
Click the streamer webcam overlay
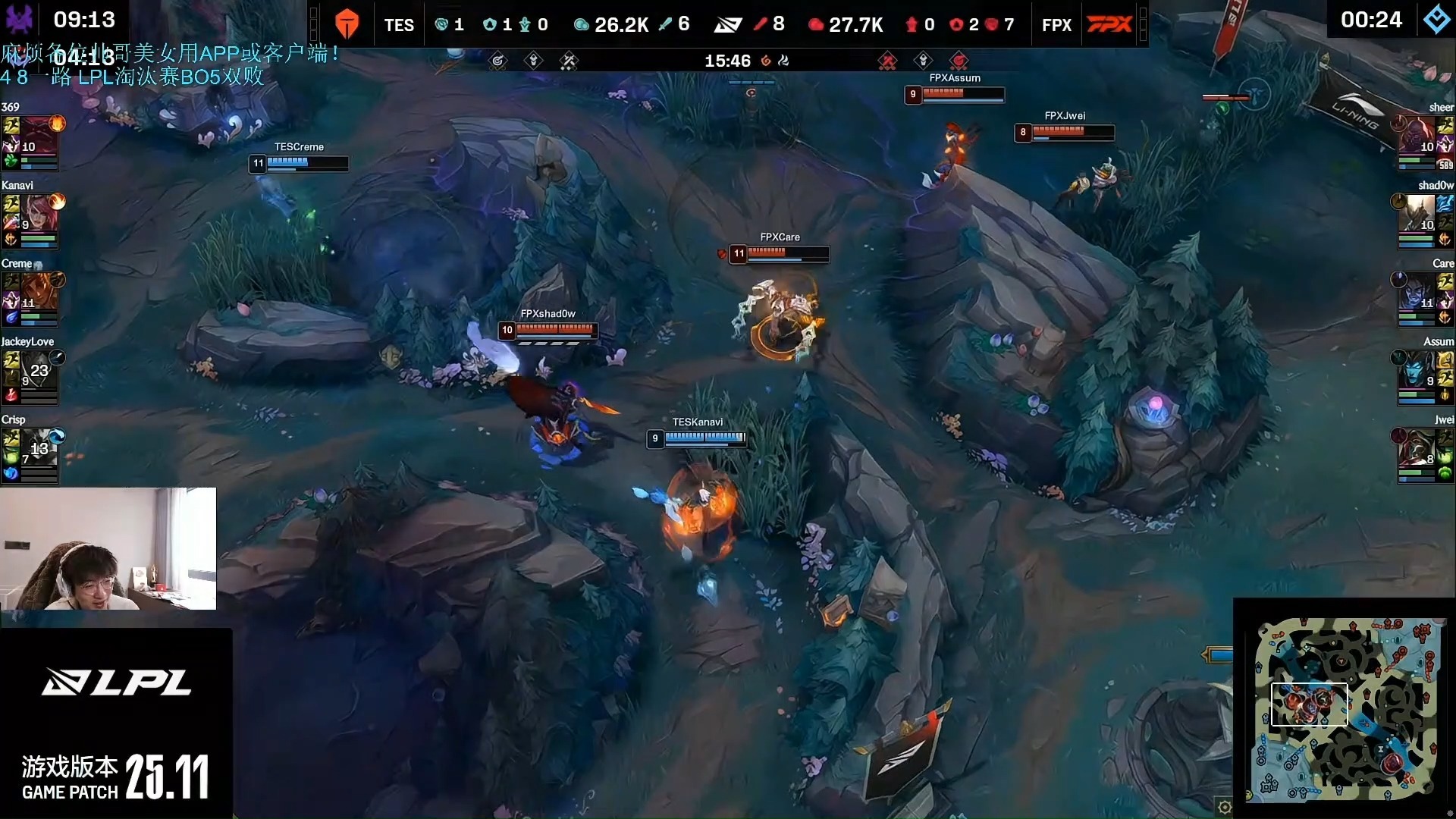108,548
